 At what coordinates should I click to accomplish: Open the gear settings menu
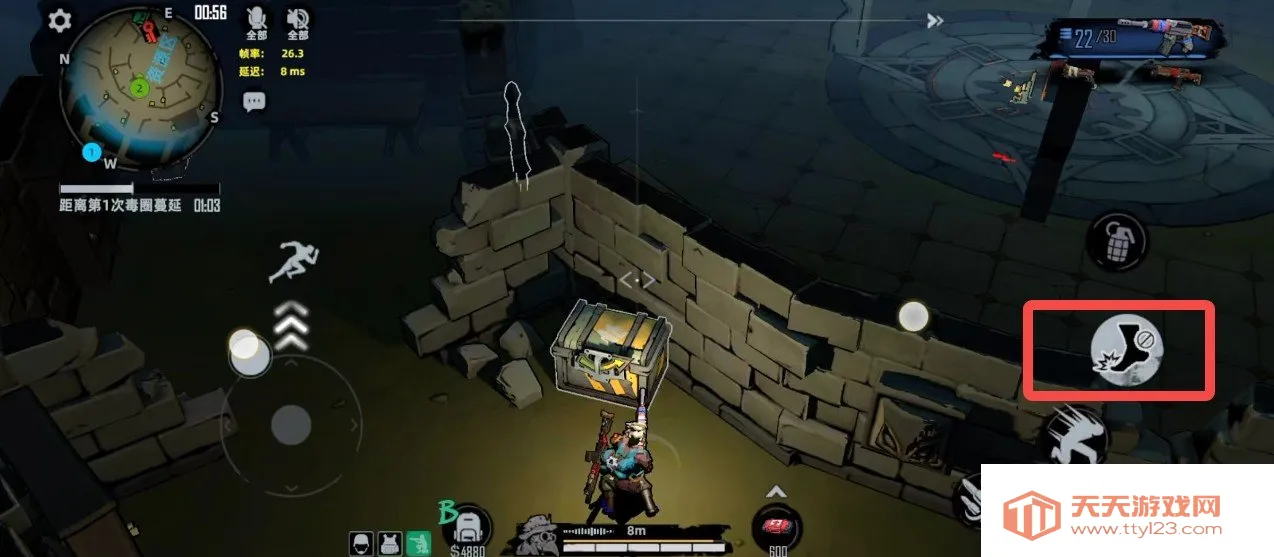point(60,20)
